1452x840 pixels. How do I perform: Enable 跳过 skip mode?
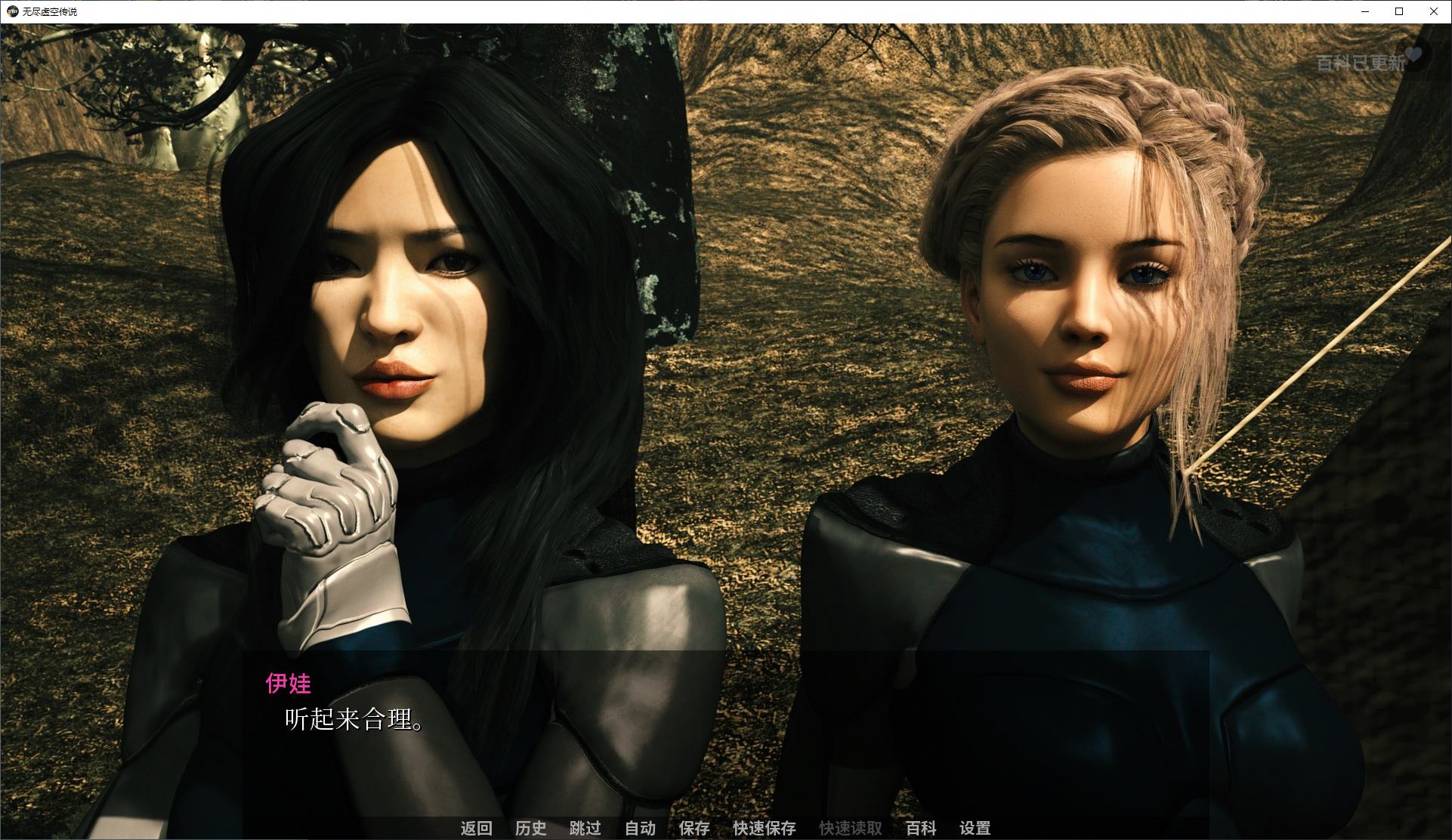click(x=585, y=828)
